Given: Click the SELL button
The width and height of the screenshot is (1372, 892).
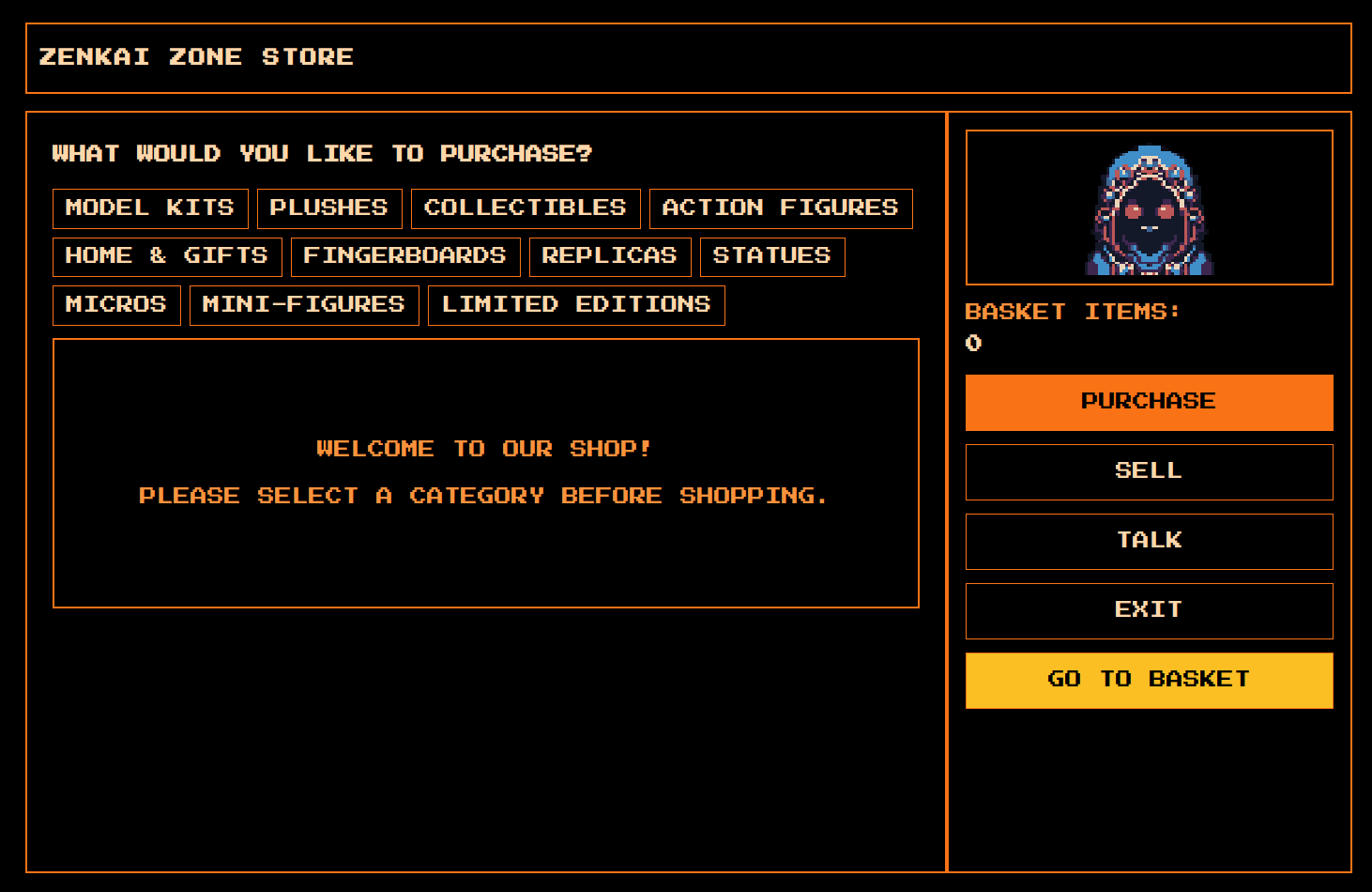Looking at the screenshot, I should pyautogui.click(x=1149, y=471).
